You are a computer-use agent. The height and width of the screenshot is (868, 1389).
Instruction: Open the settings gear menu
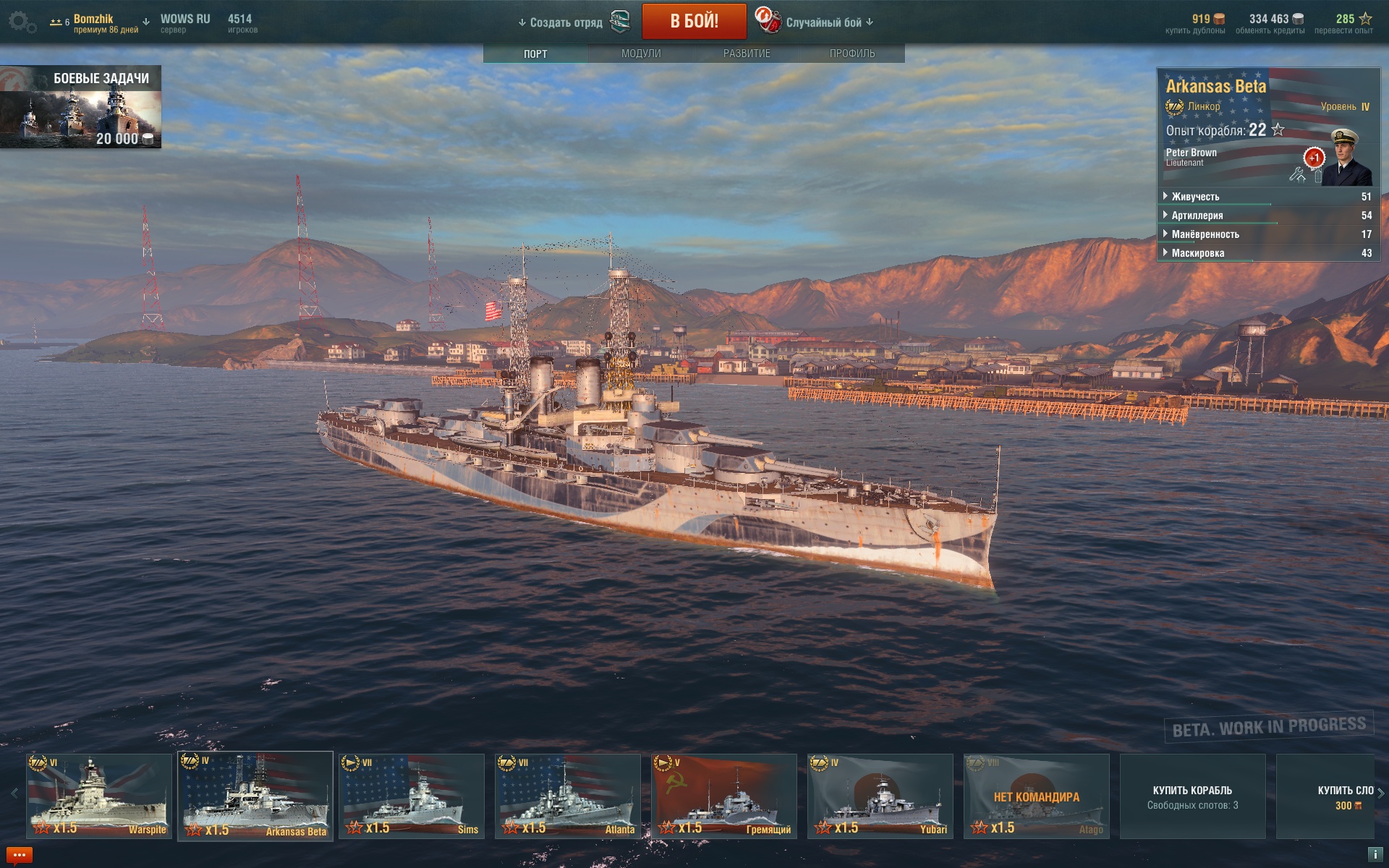[22, 22]
